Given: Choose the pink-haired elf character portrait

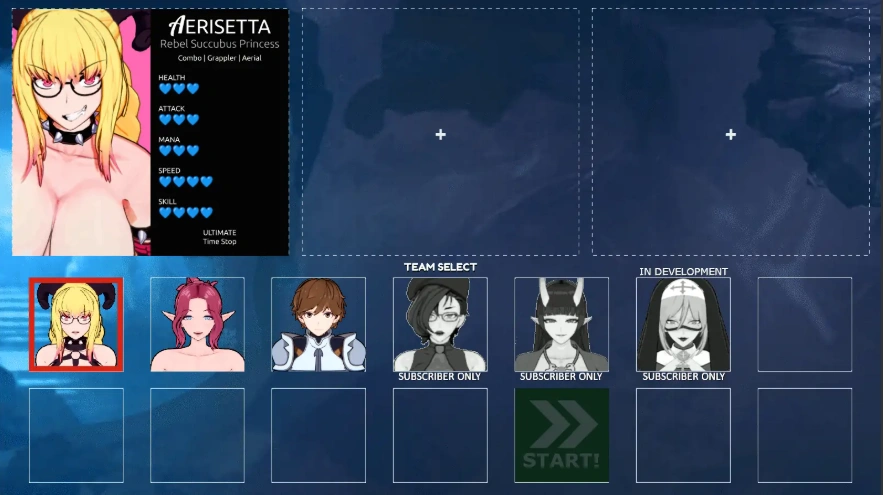Looking at the screenshot, I should tap(197, 324).
